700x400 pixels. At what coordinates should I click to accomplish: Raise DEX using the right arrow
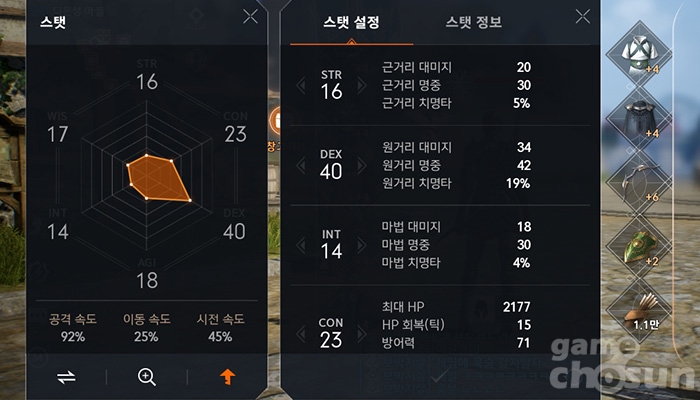pyautogui.click(x=362, y=166)
